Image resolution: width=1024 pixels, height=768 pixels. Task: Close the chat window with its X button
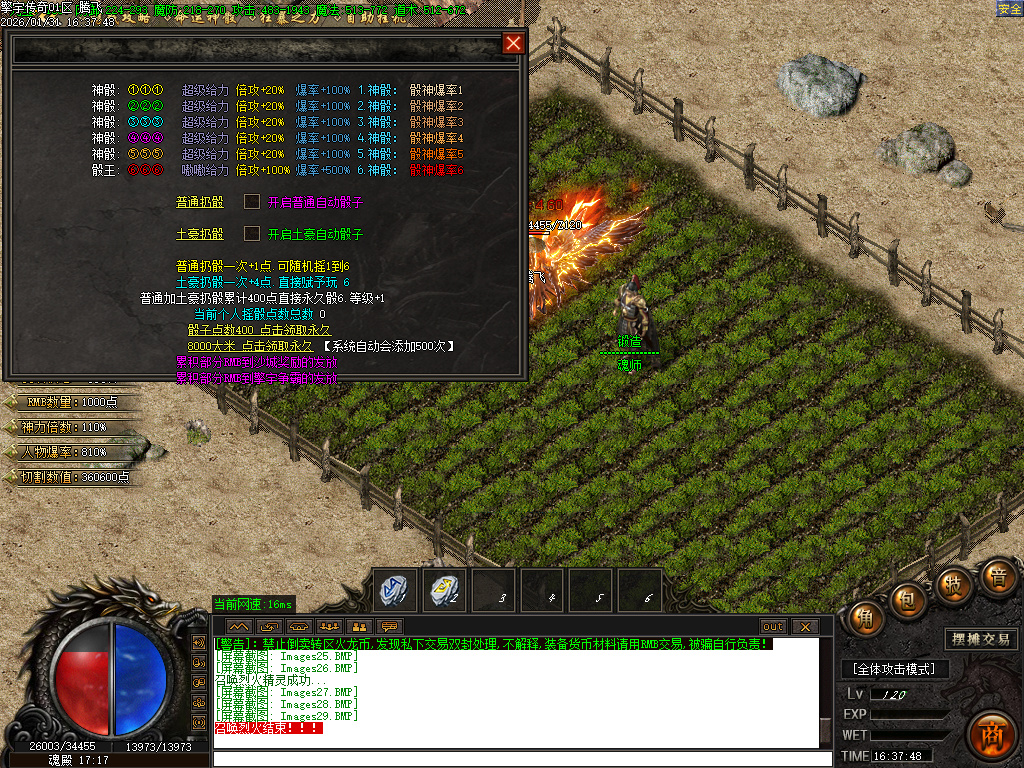pyautogui.click(x=804, y=627)
